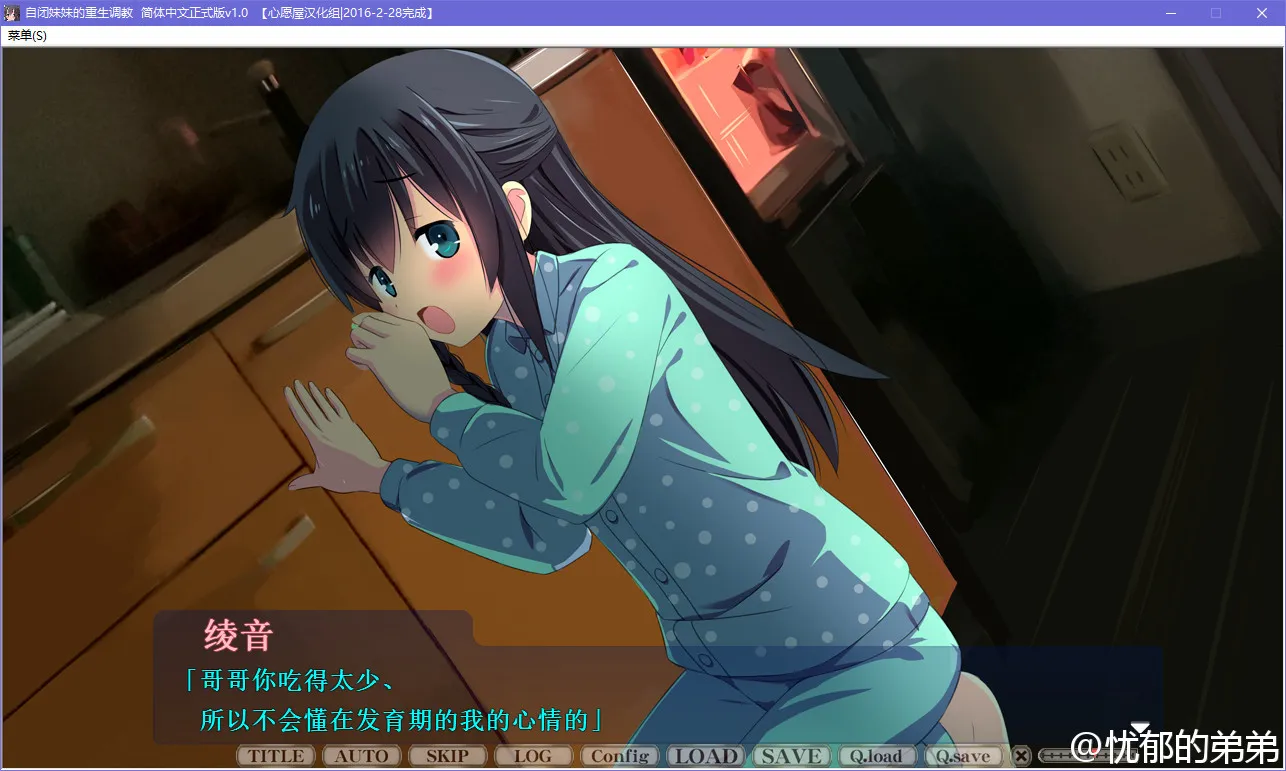The height and width of the screenshot is (771, 1286).
Task: Open the LOAD screen from the toolbar
Action: [705, 755]
